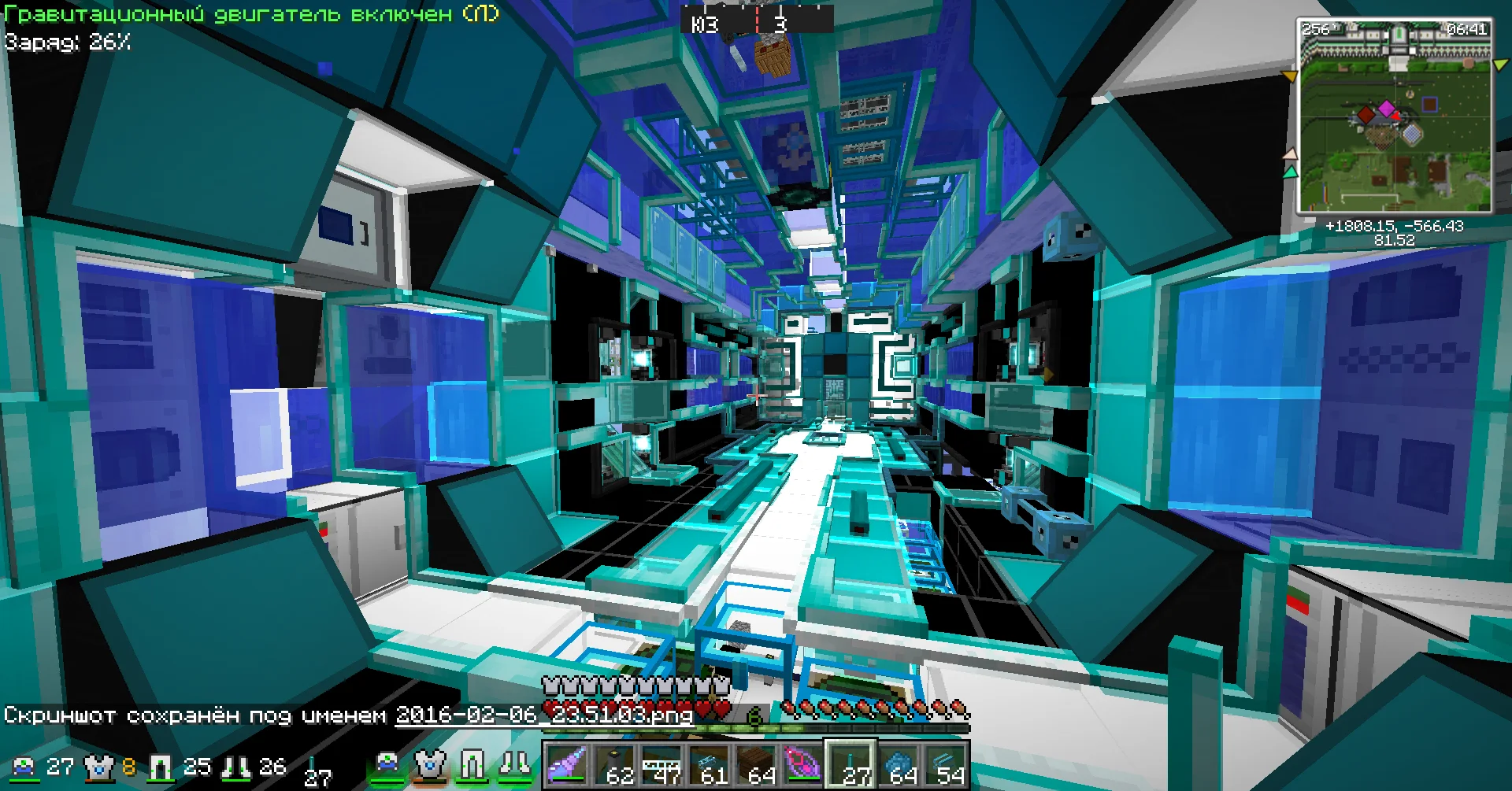Click the chestplate icon with orange 8
Screen dimensions: 1512x791
coord(98,766)
